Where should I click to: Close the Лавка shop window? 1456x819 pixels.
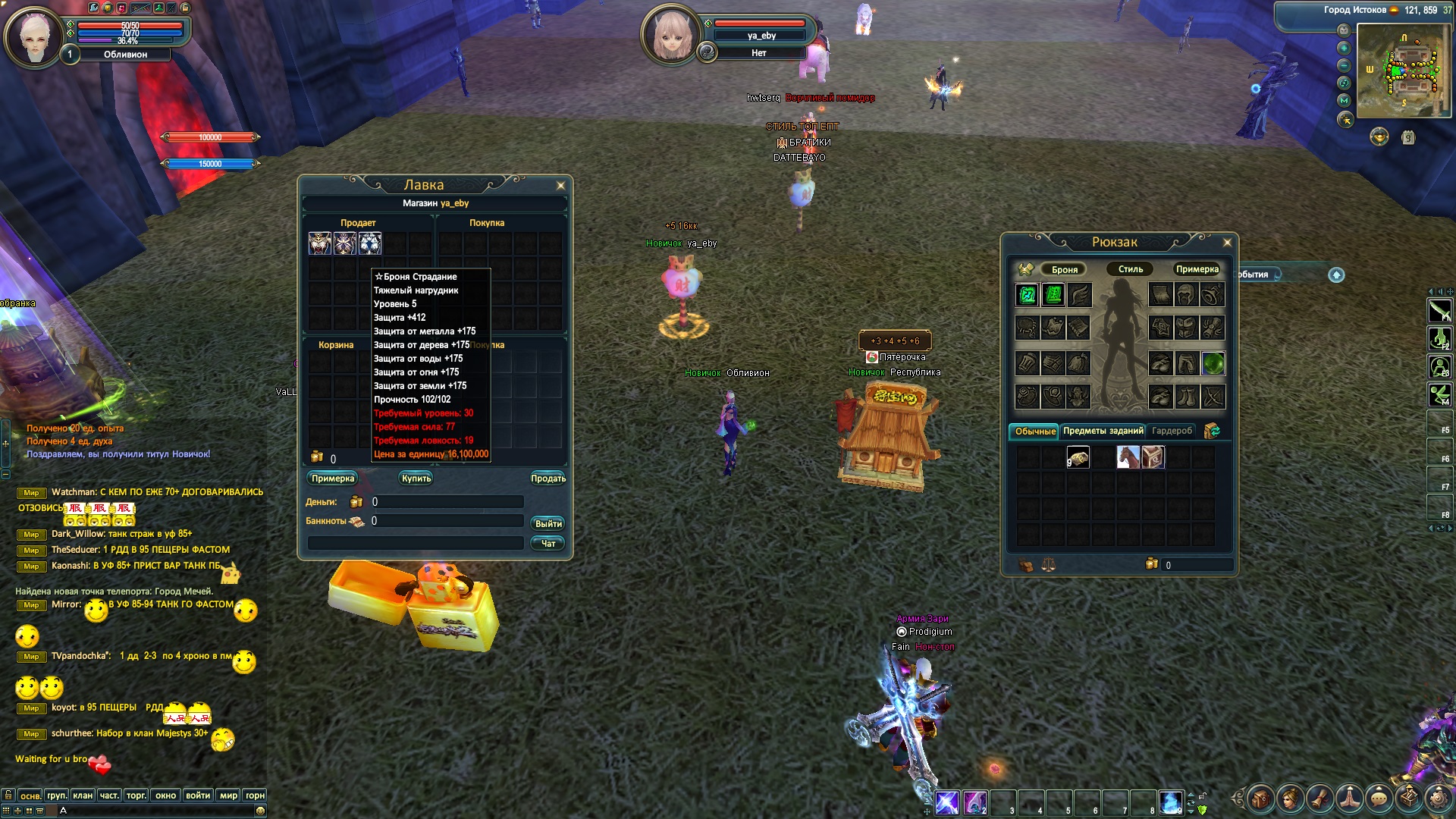(560, 186)
